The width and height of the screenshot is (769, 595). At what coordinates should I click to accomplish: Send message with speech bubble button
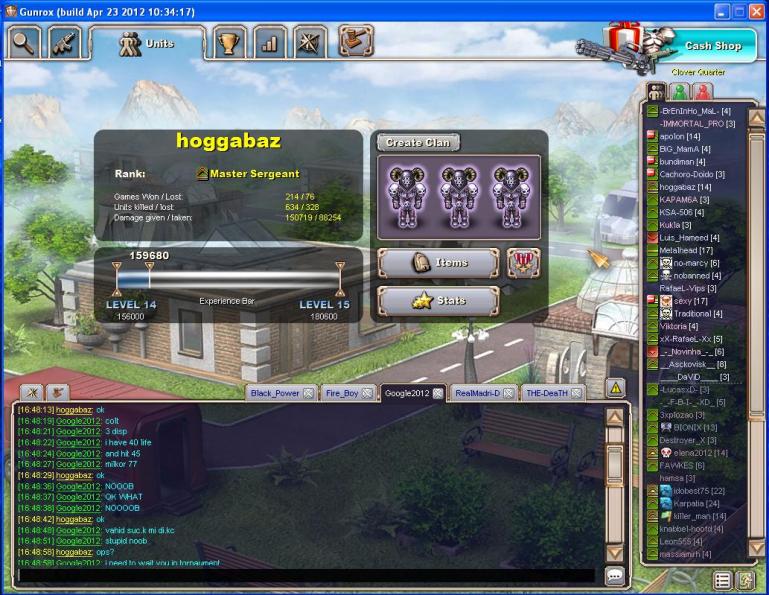(615, 576)
